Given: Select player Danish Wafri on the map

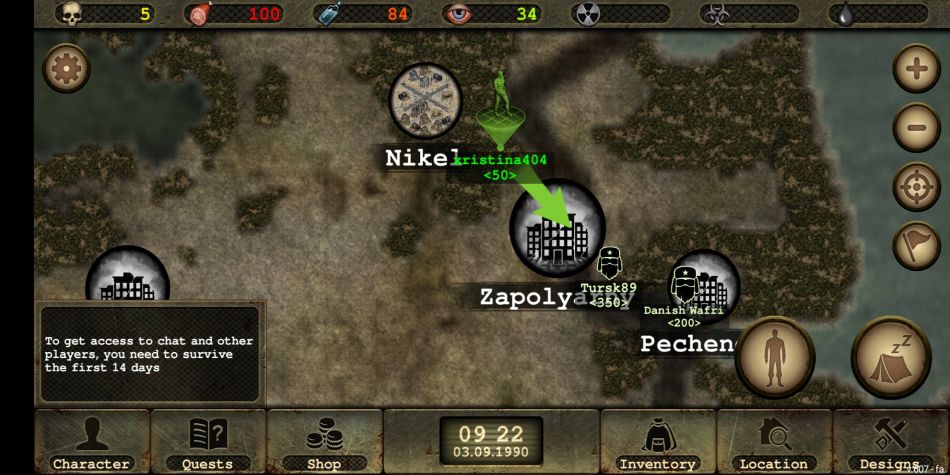Looking at the screenshot, I should [x=684, y=284].
